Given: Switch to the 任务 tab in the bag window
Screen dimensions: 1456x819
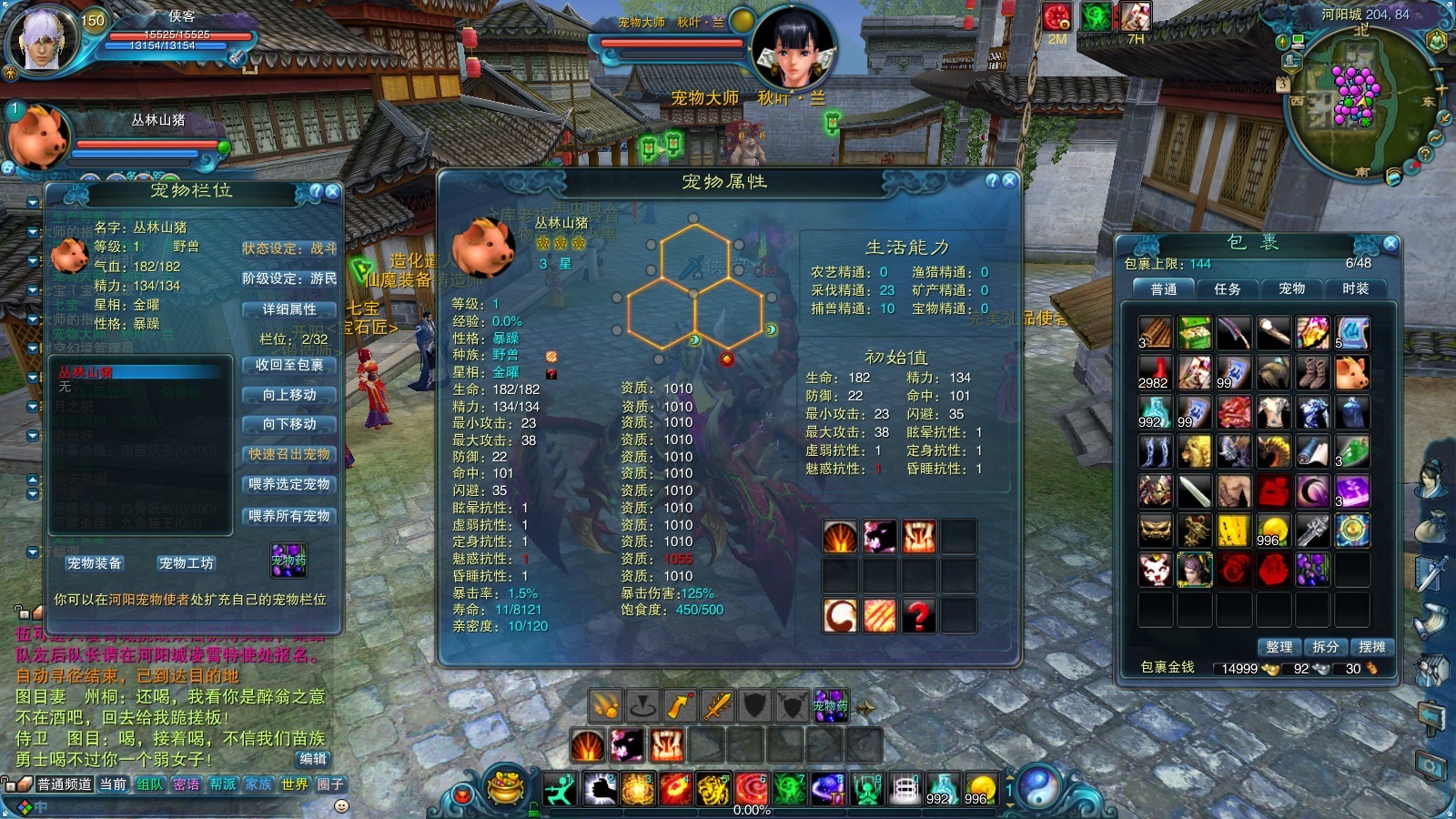Looking at the screenshot, I should (1228, 289).
